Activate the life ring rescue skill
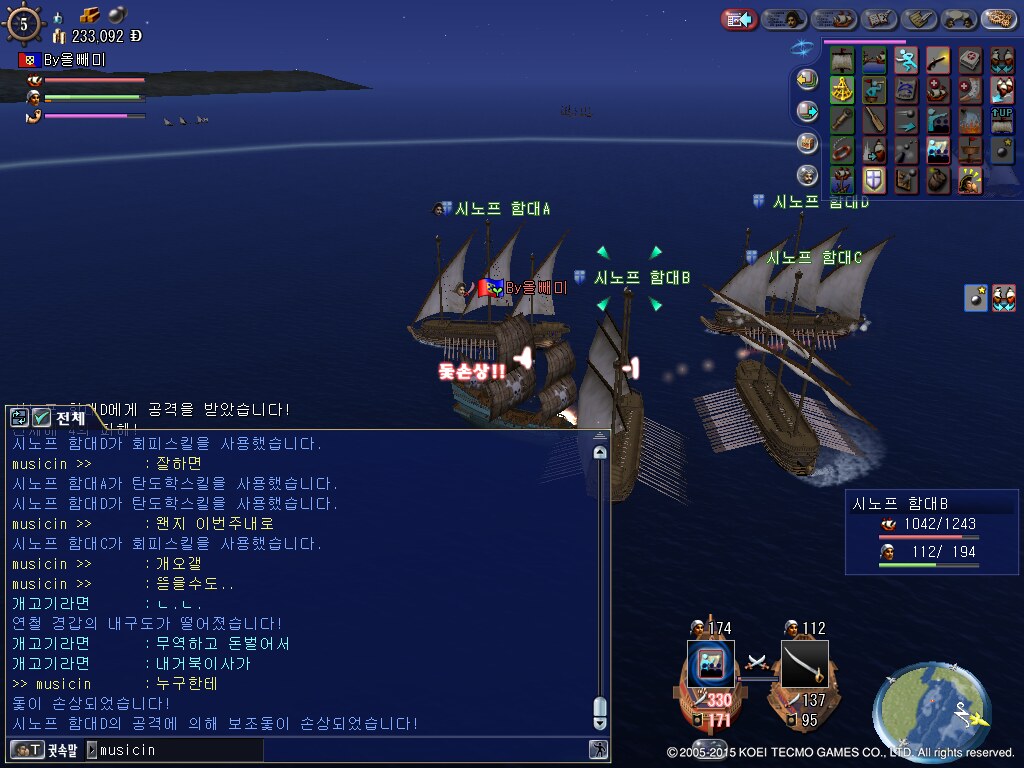Viewport: 1024px width, 768px height. point(843,151)
